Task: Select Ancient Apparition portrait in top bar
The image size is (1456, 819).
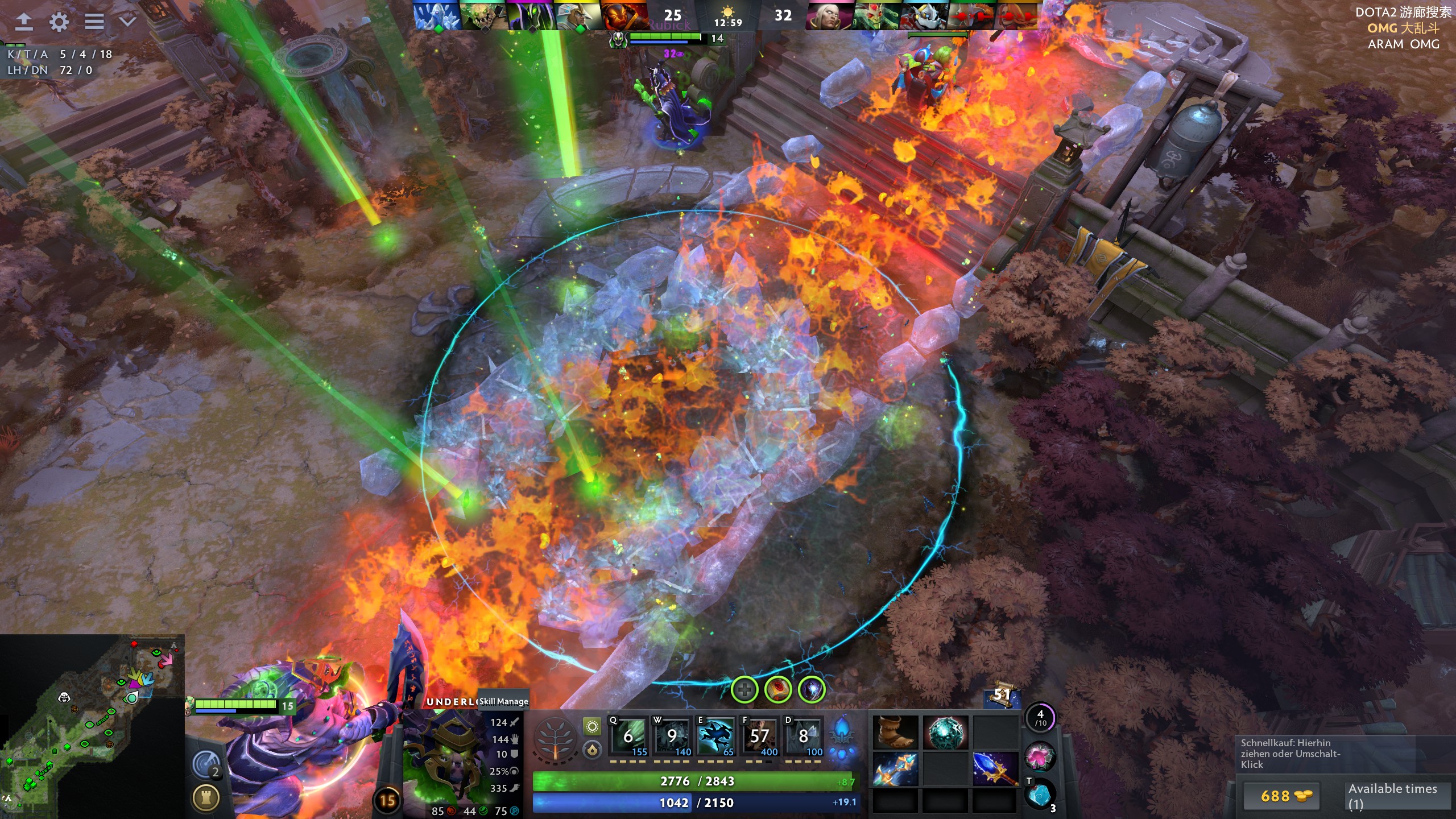Action: tap(436, 16)
